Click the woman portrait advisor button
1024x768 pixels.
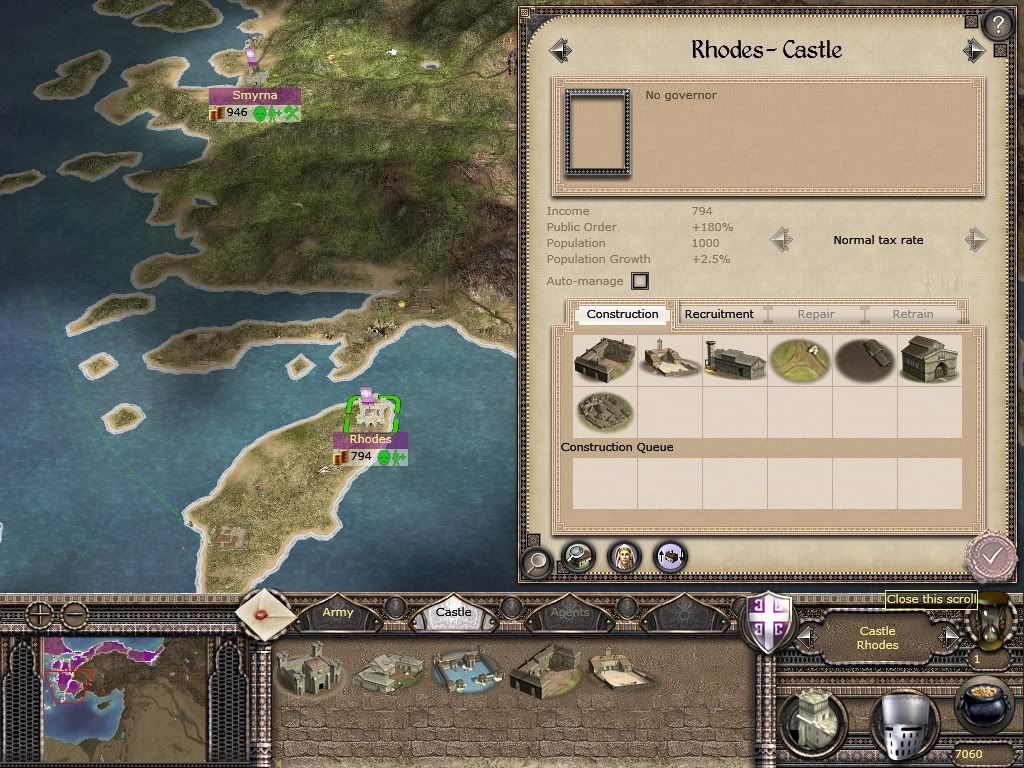tap(624, 556)
